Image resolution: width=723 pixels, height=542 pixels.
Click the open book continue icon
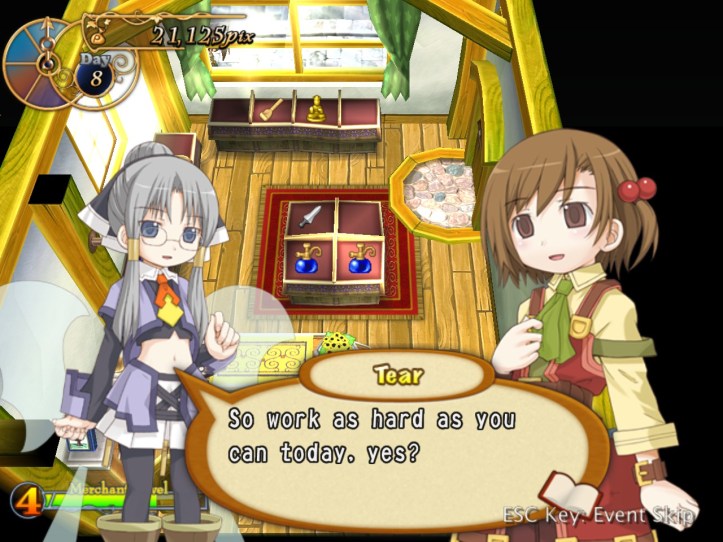coord(570,495)
